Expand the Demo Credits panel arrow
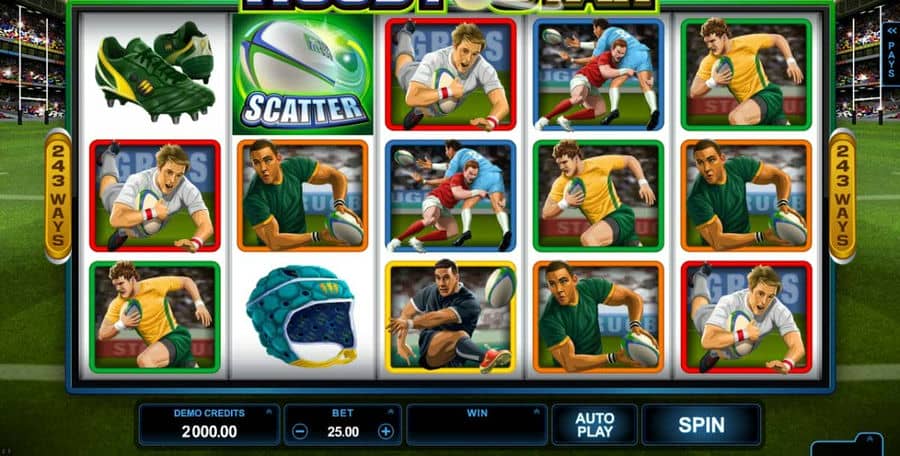The width and height of the screenshot is (900, 456). coord(268,411)
